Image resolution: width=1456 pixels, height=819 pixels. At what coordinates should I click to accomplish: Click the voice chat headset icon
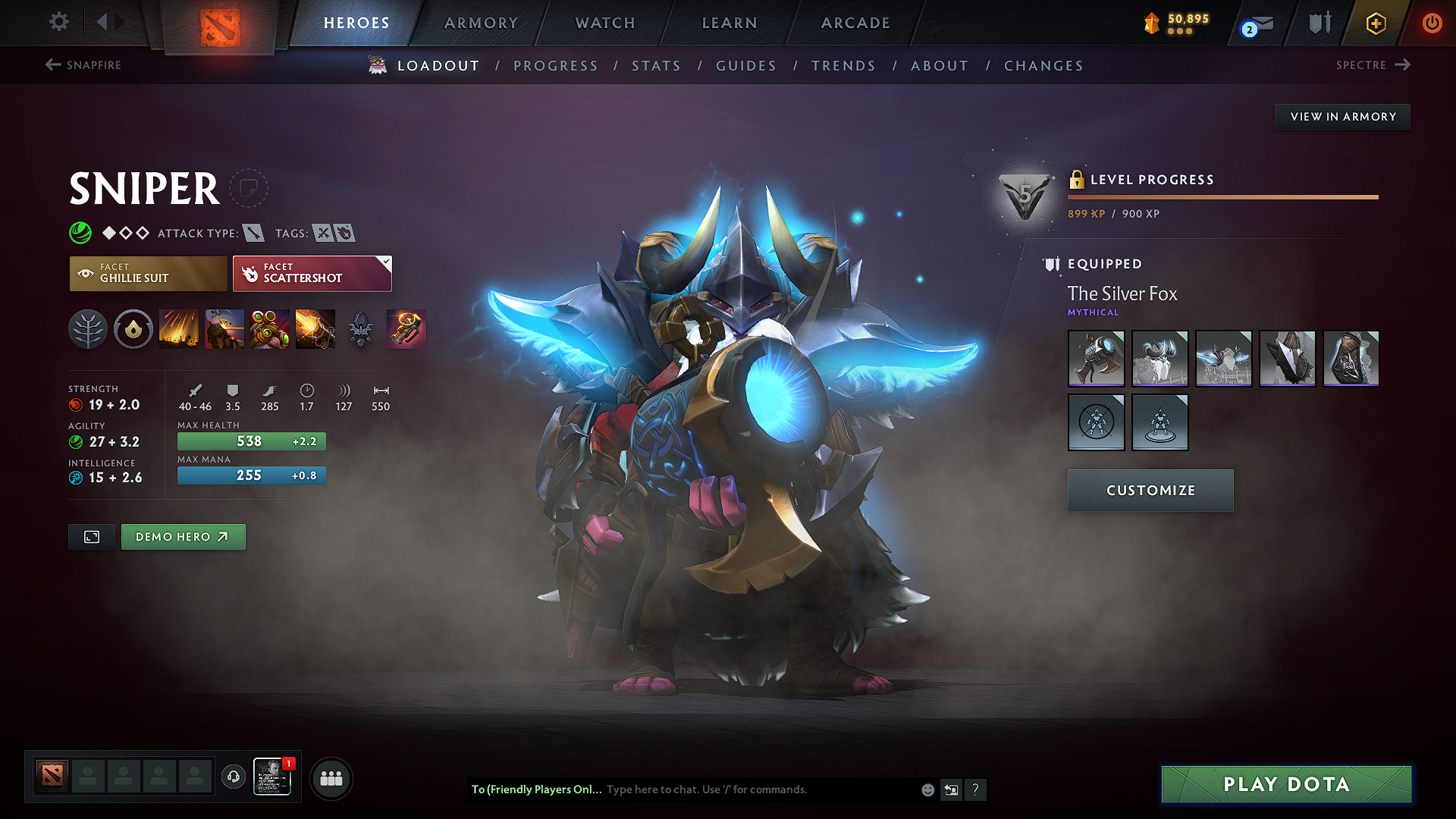click(x=234, y=777)
